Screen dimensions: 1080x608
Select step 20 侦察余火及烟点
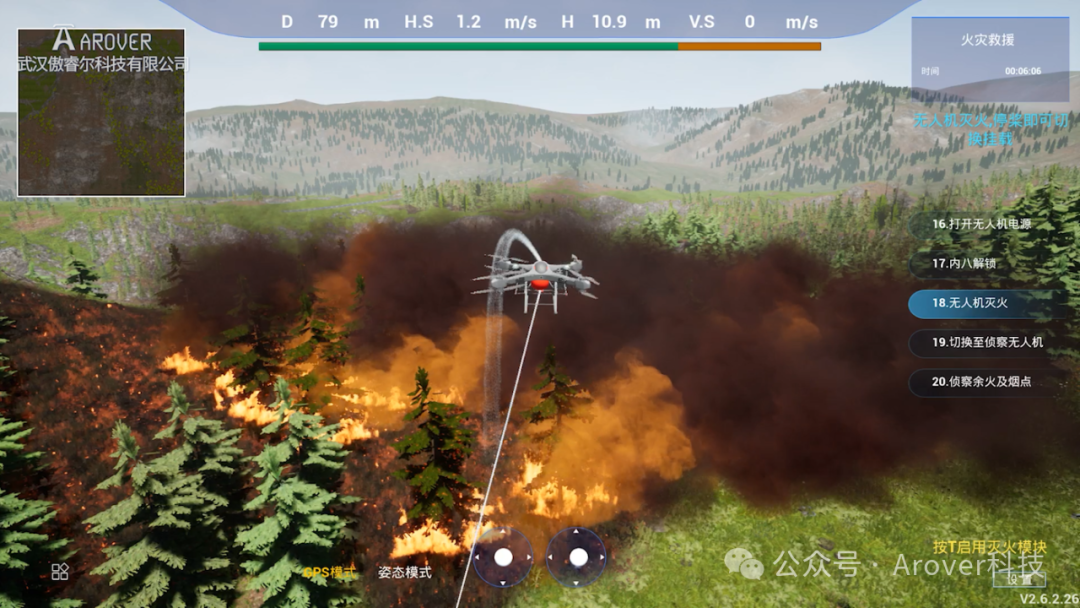pyautogui.click(x=981, y=382)
